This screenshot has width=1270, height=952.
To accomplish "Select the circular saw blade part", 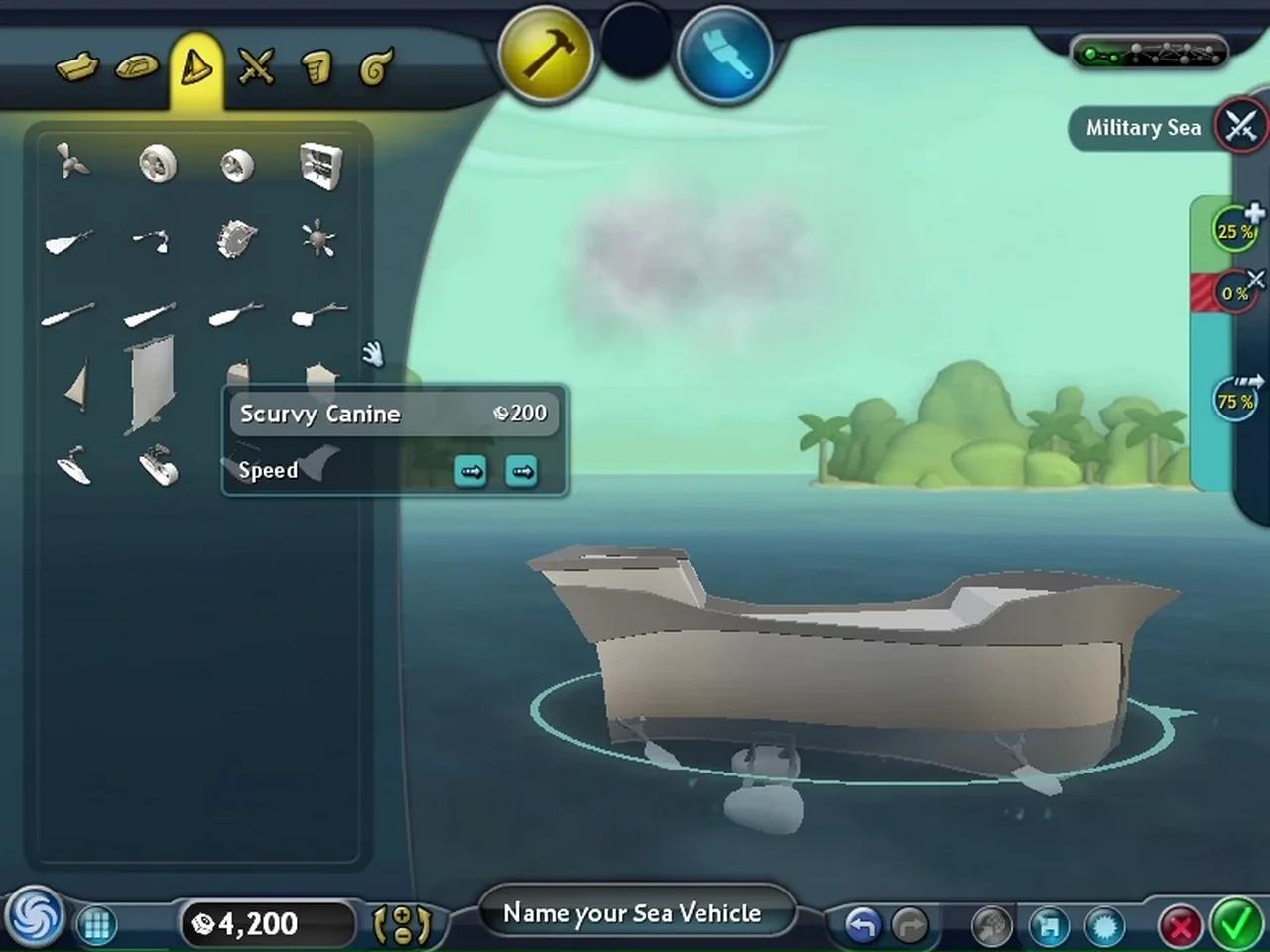I will pos(235,238).
